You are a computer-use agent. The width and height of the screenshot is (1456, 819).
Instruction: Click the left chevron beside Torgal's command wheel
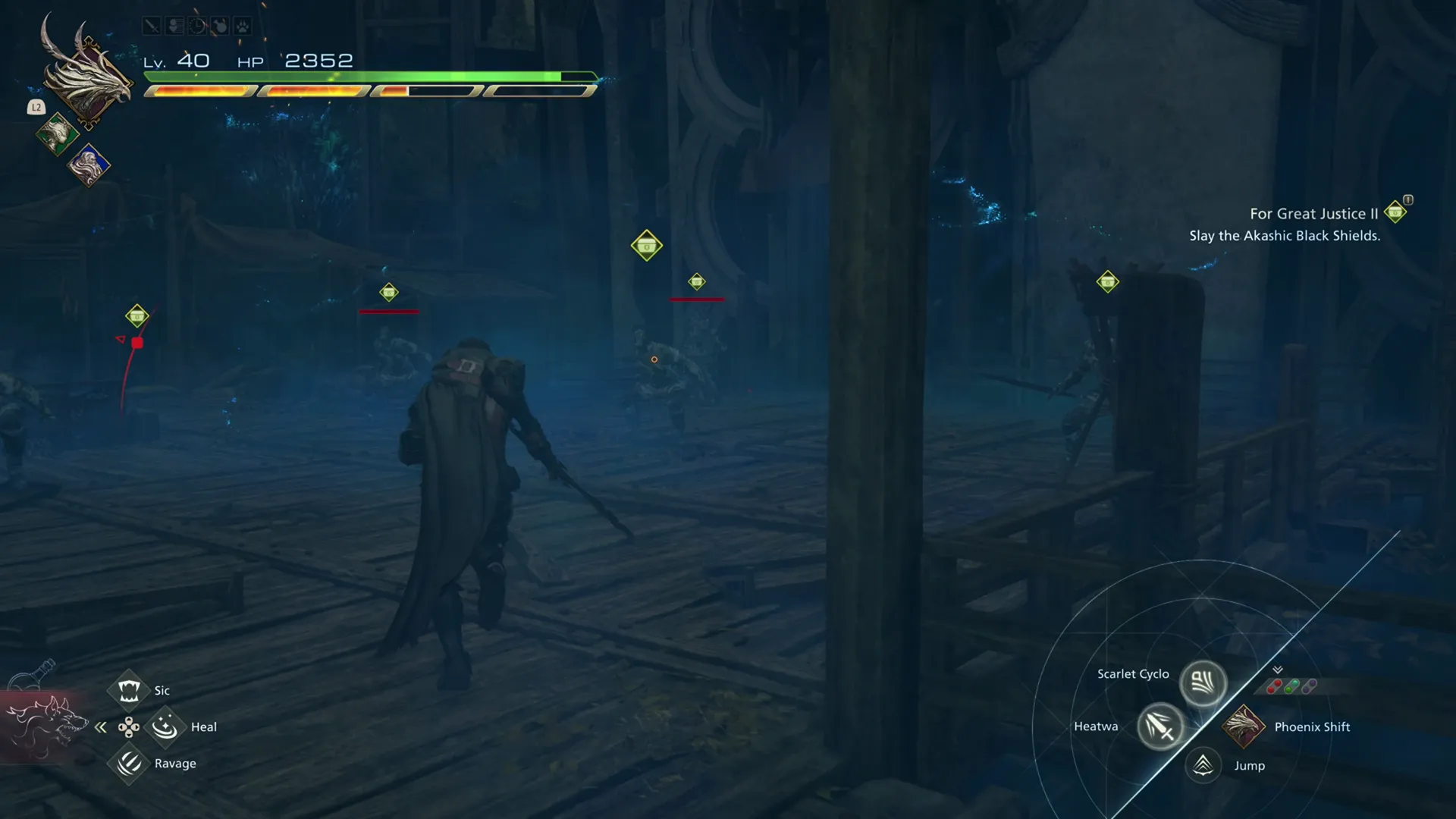(x=101, y=726)
